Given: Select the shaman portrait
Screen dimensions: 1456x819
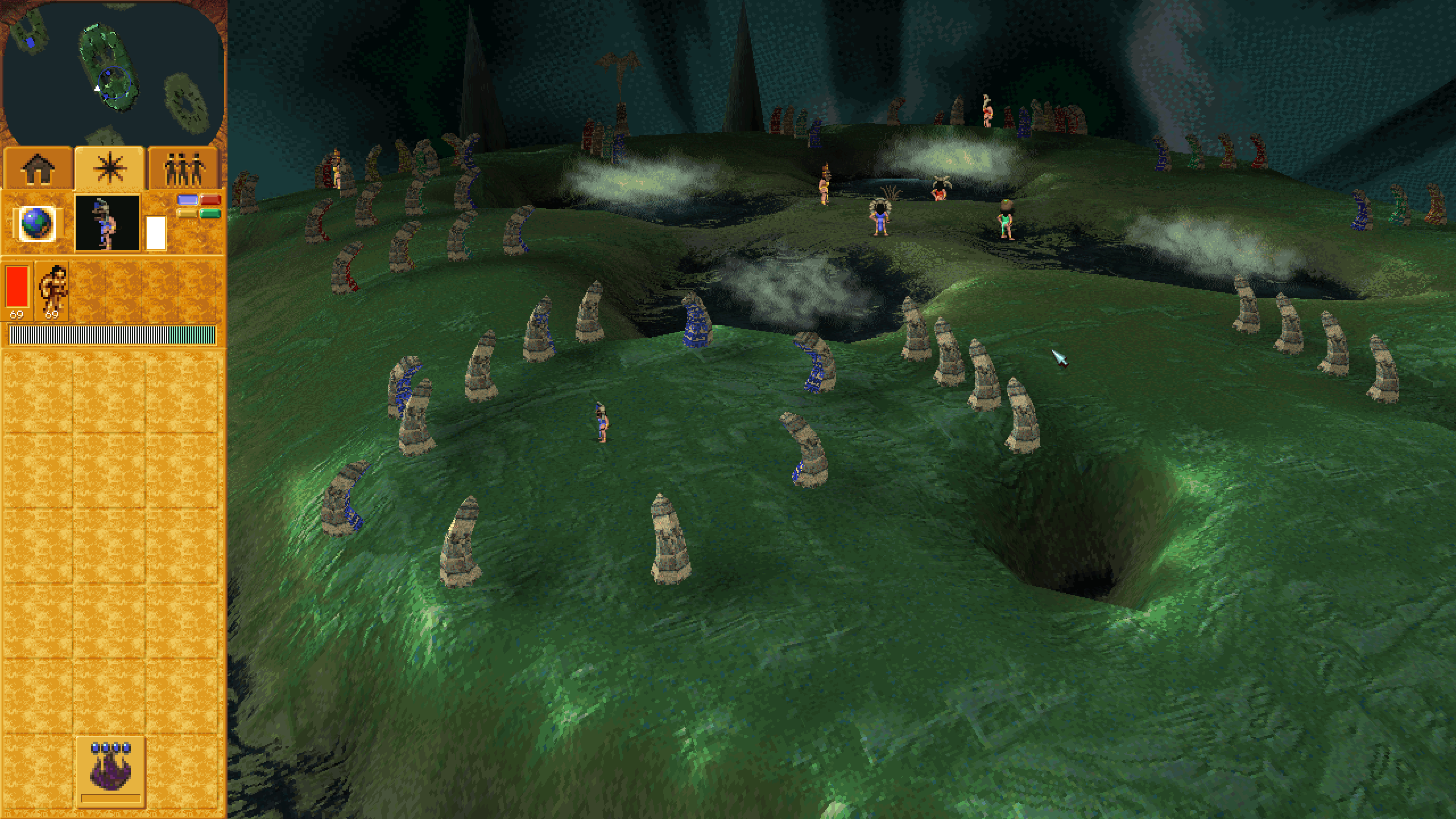Looking at the screenshot, I should pyautogui.click(x=107, y=223).
